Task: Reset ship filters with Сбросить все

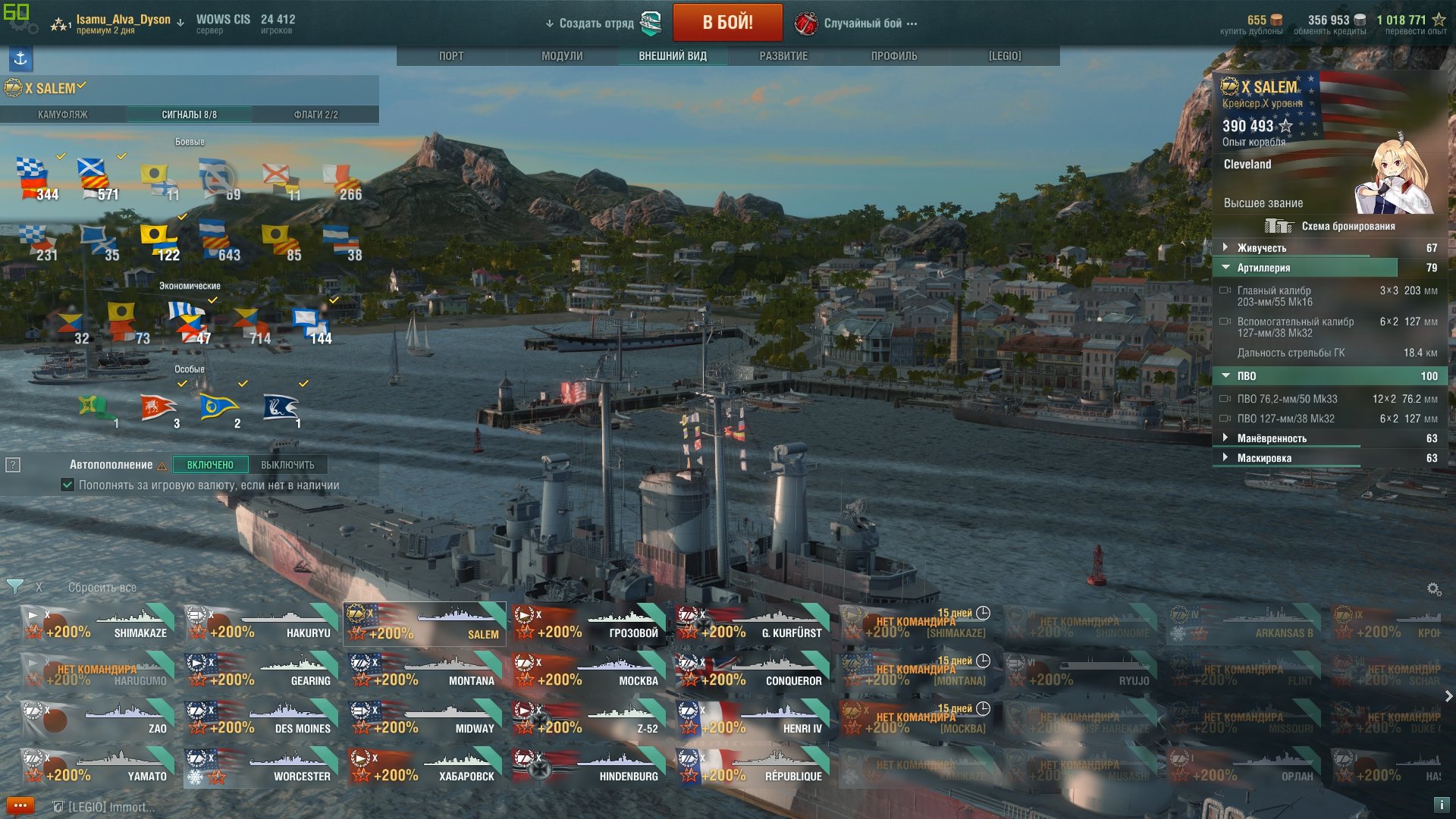Action: click(x=102, y=588)
